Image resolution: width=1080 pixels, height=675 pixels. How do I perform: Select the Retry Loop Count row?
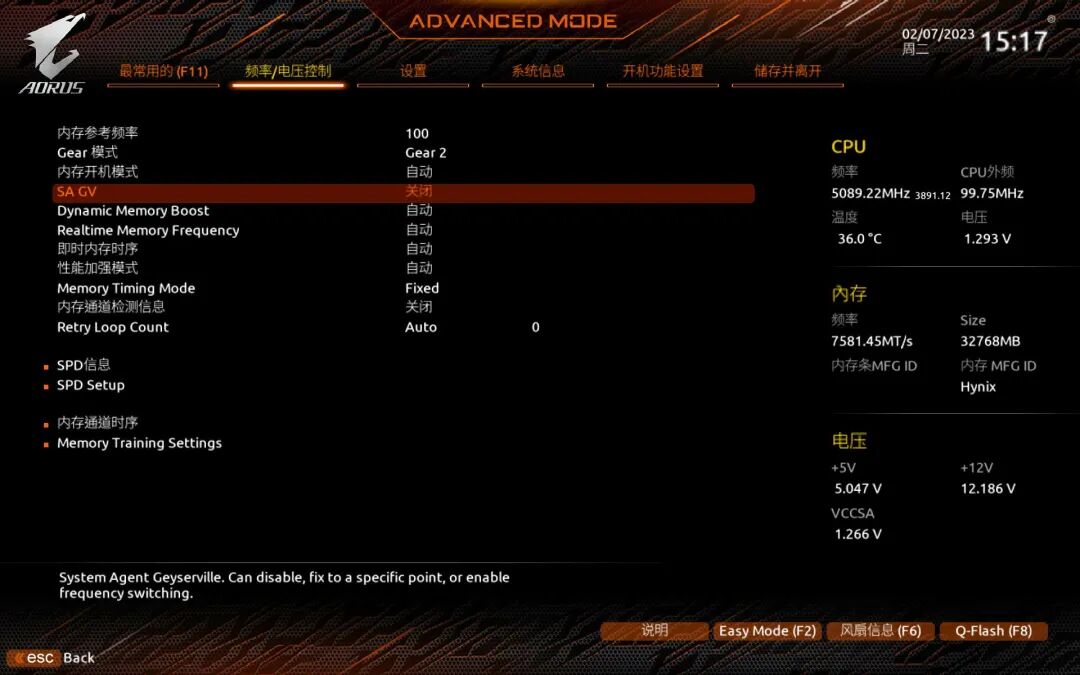point(113,327)
